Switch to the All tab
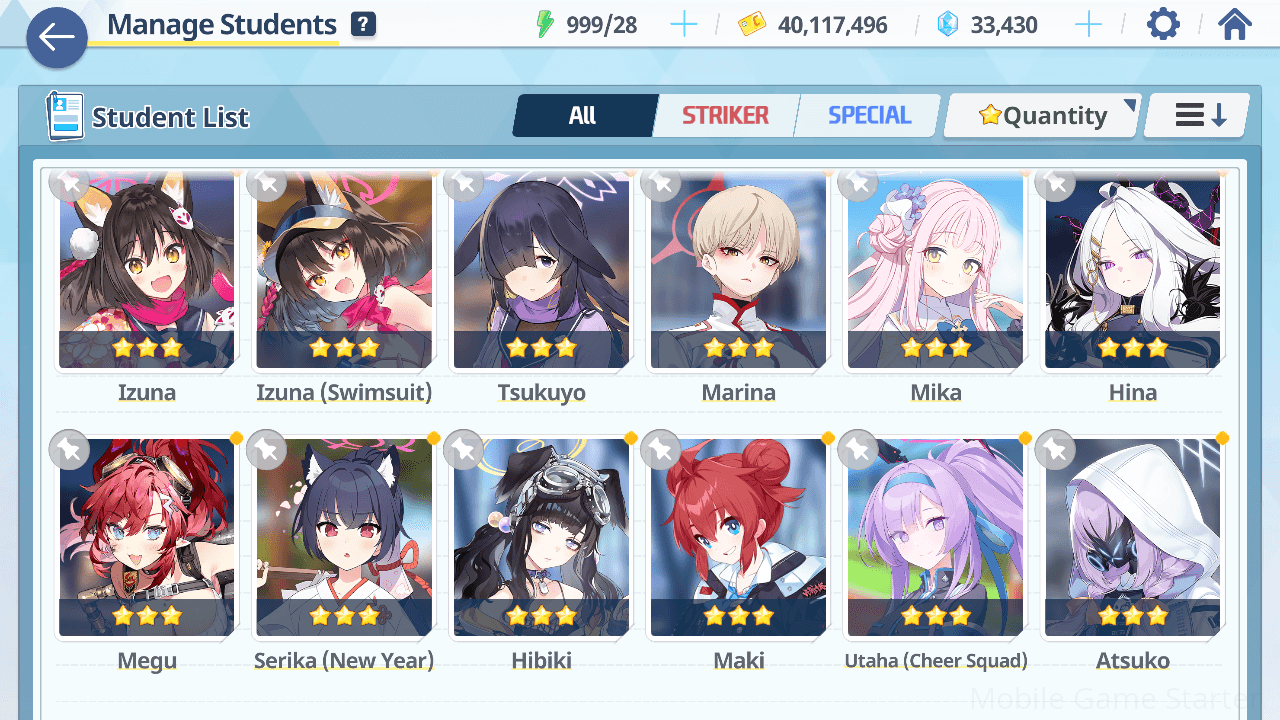The height and width of the screenshot is (720, 1280). [583, 116]
